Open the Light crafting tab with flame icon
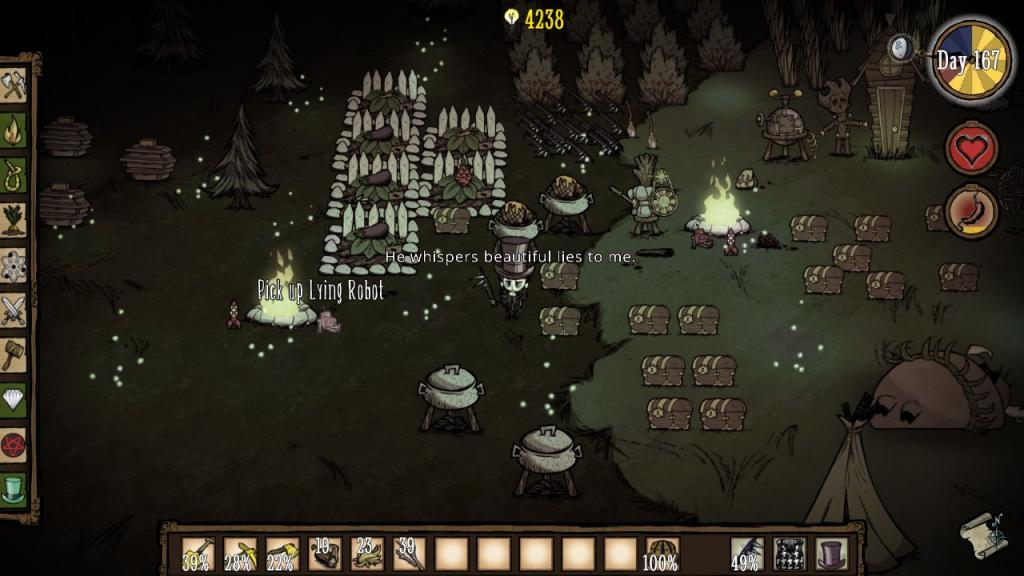 pos(14,130)
